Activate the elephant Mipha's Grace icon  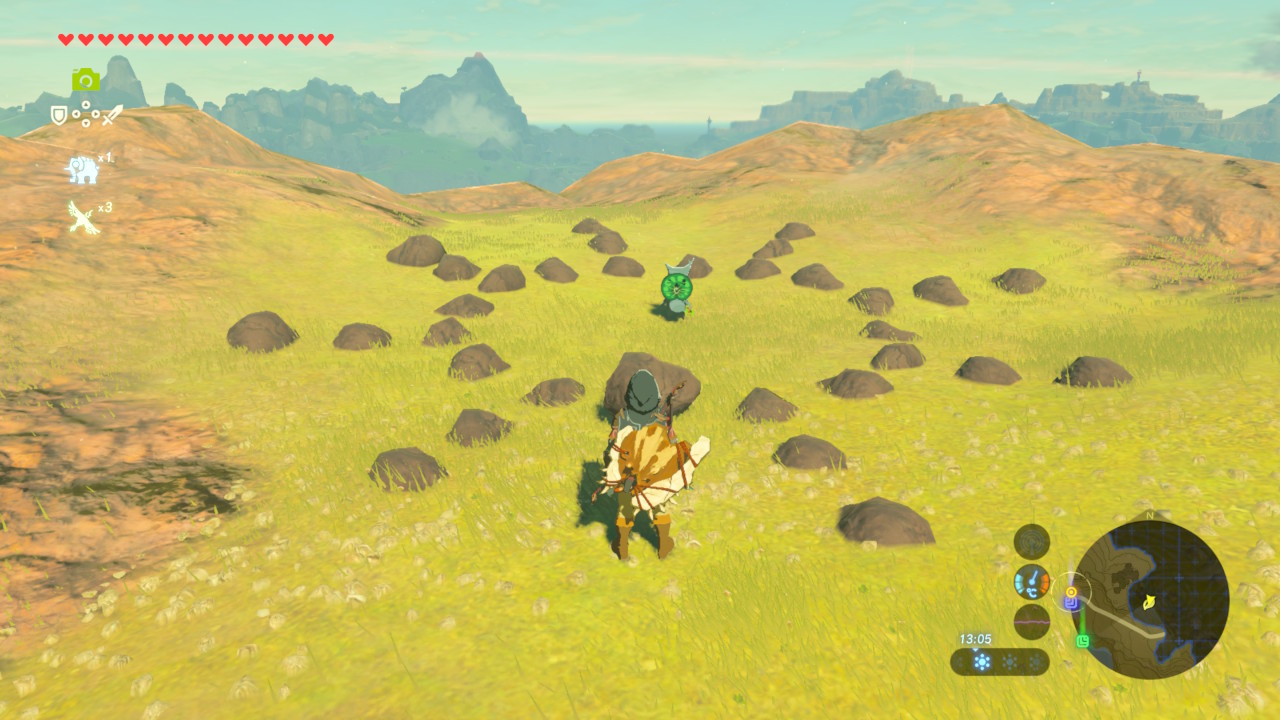[82, 169]
